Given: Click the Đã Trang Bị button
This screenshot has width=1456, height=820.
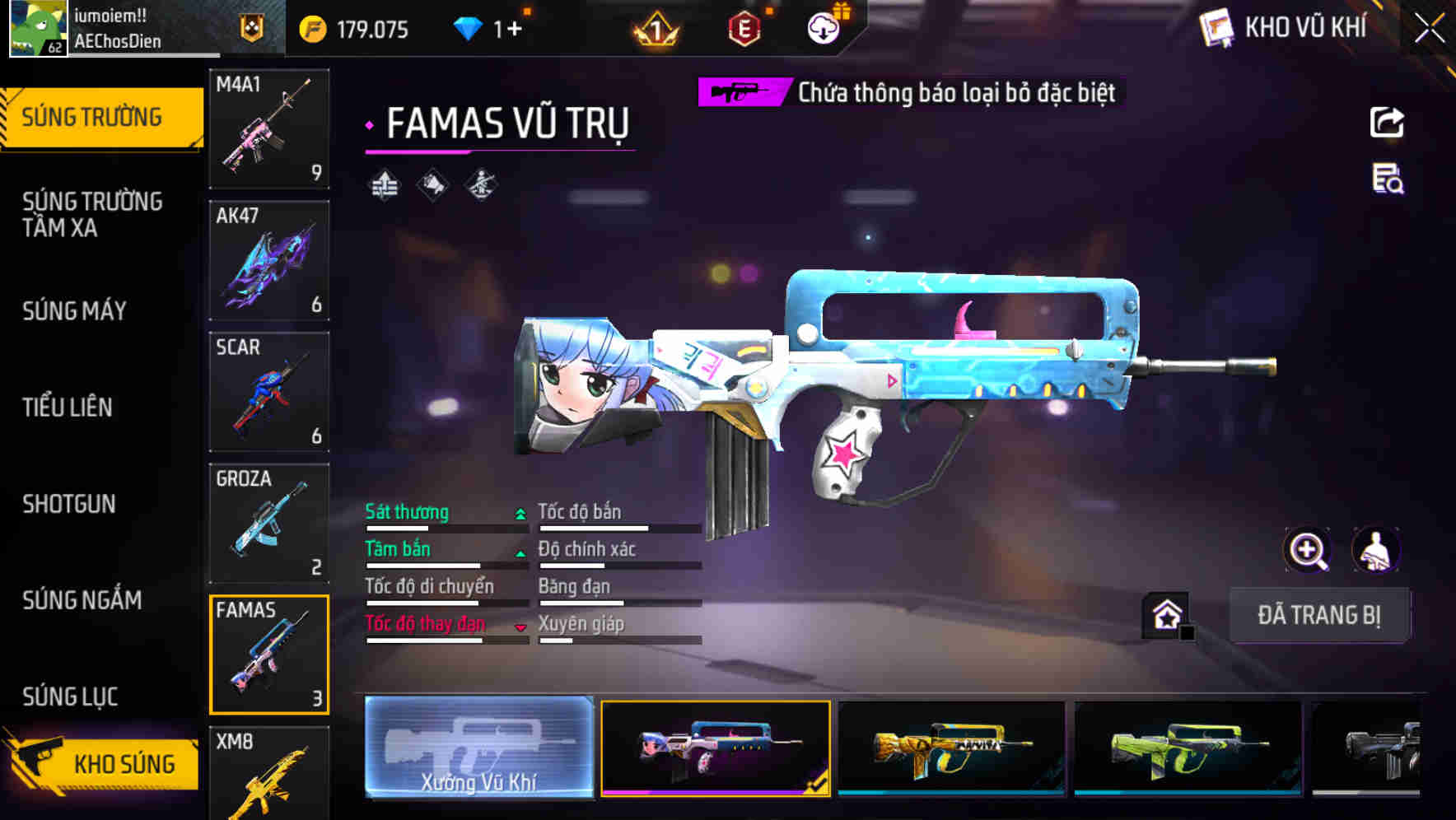Looking at the screenshot, I should pyautogui.click(x=1318, y=615).
